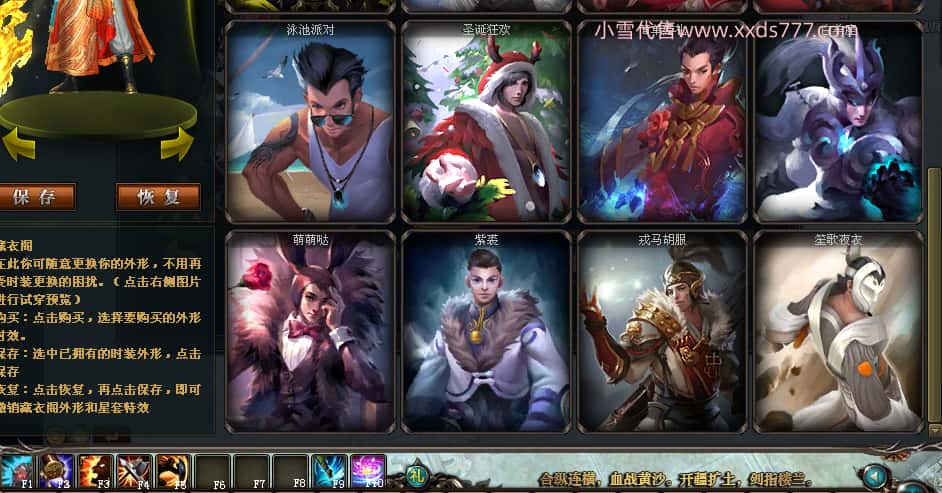The image size is (942, 493).
Task: Select the 泳池派对 pool party outfit
Action: 310,120
